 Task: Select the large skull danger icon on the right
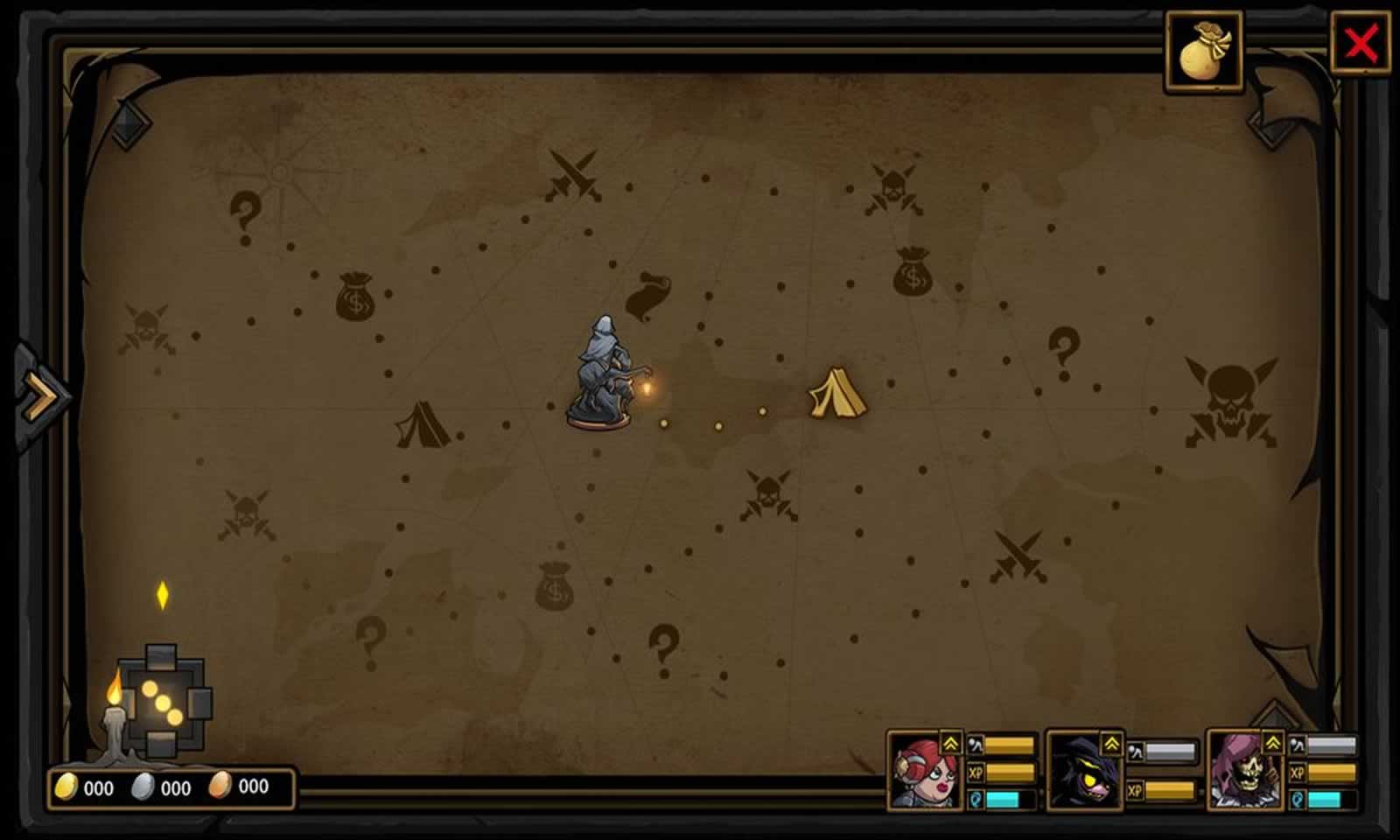[1228, 397]
